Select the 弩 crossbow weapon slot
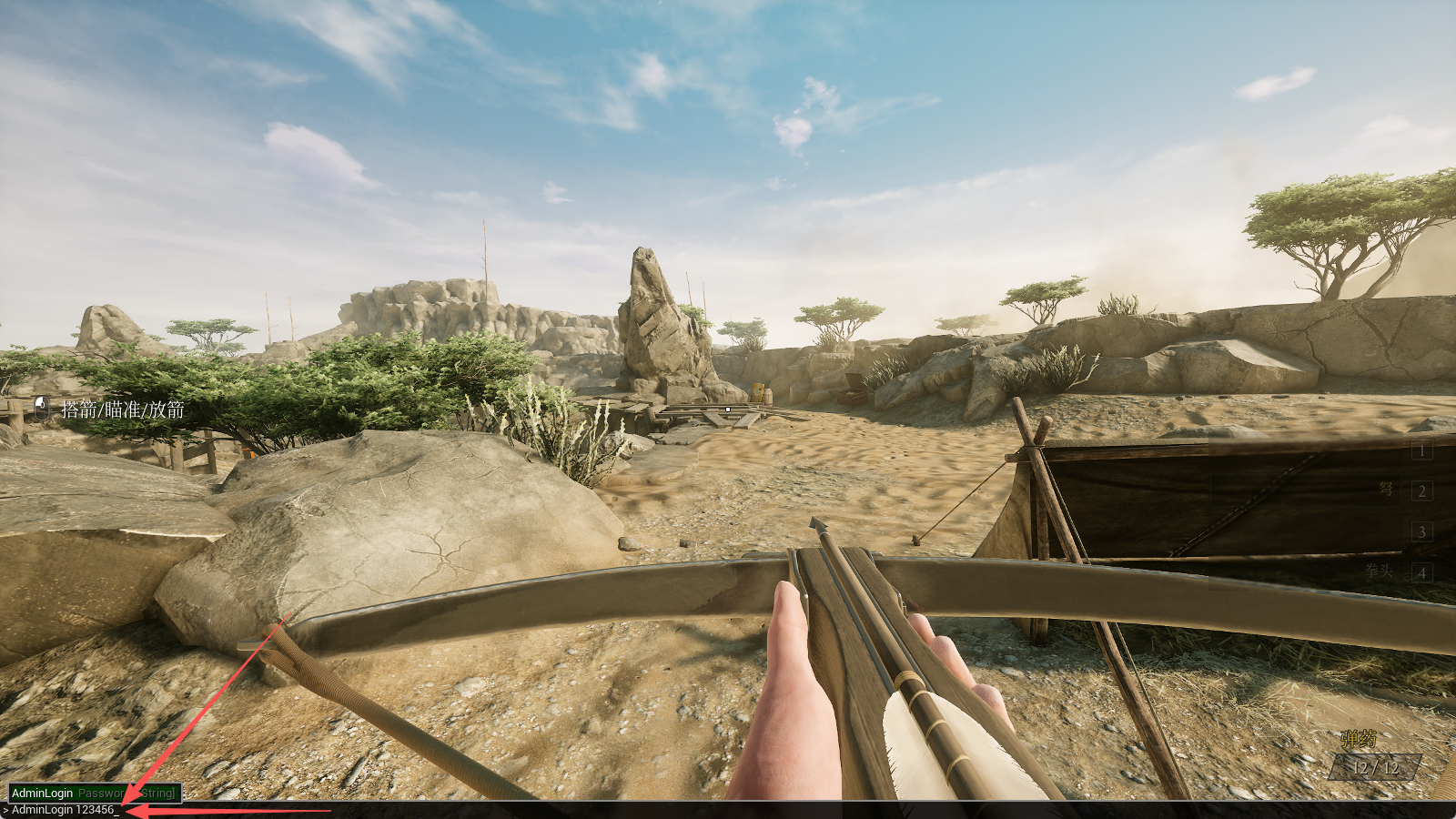This screenshot has width=1456, height=819. pyautogui.click(x=1421, y=491)
